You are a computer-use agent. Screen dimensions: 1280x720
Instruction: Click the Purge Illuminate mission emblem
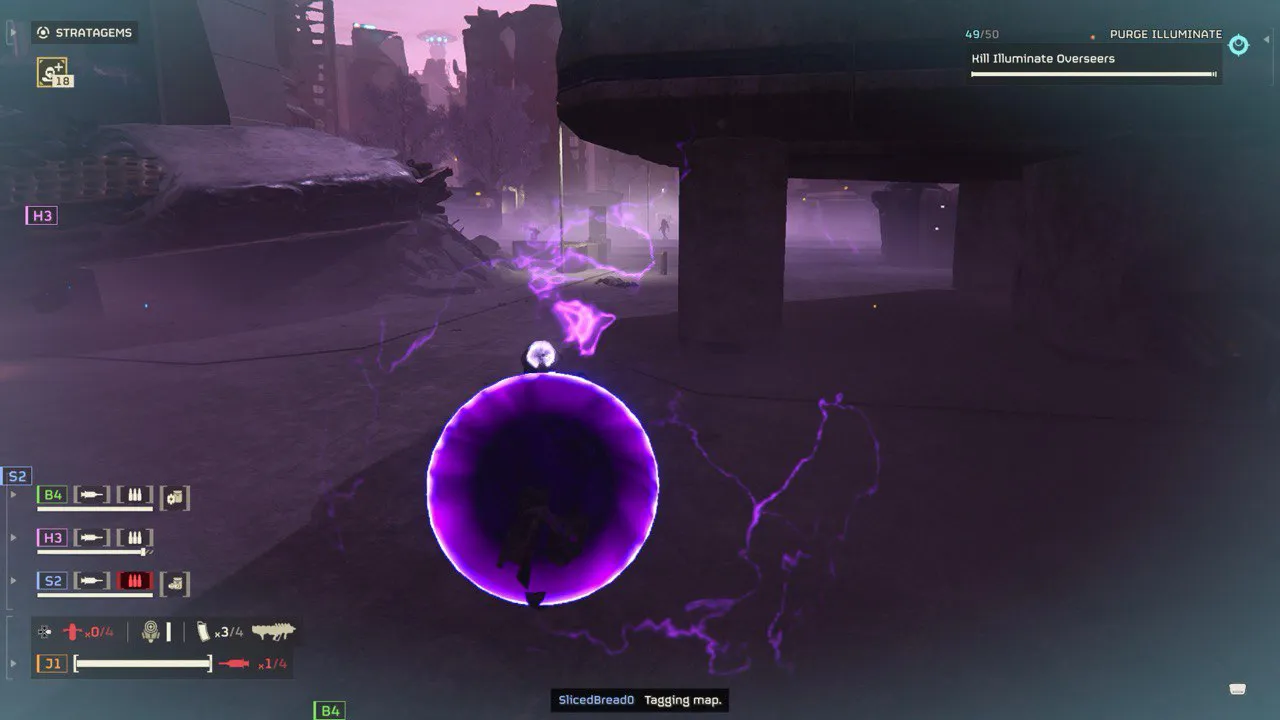pos(1237,45)
